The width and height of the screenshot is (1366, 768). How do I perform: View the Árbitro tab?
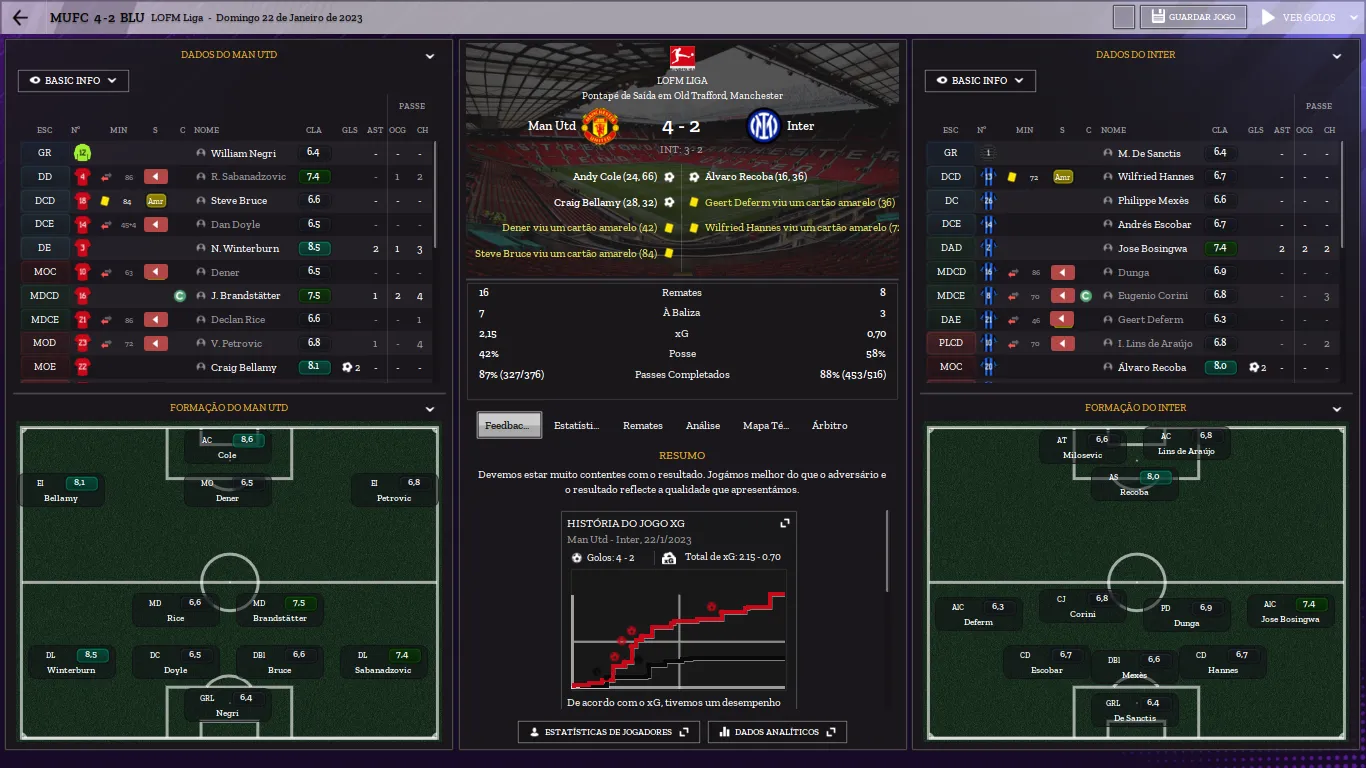click(x=829, y=426)
